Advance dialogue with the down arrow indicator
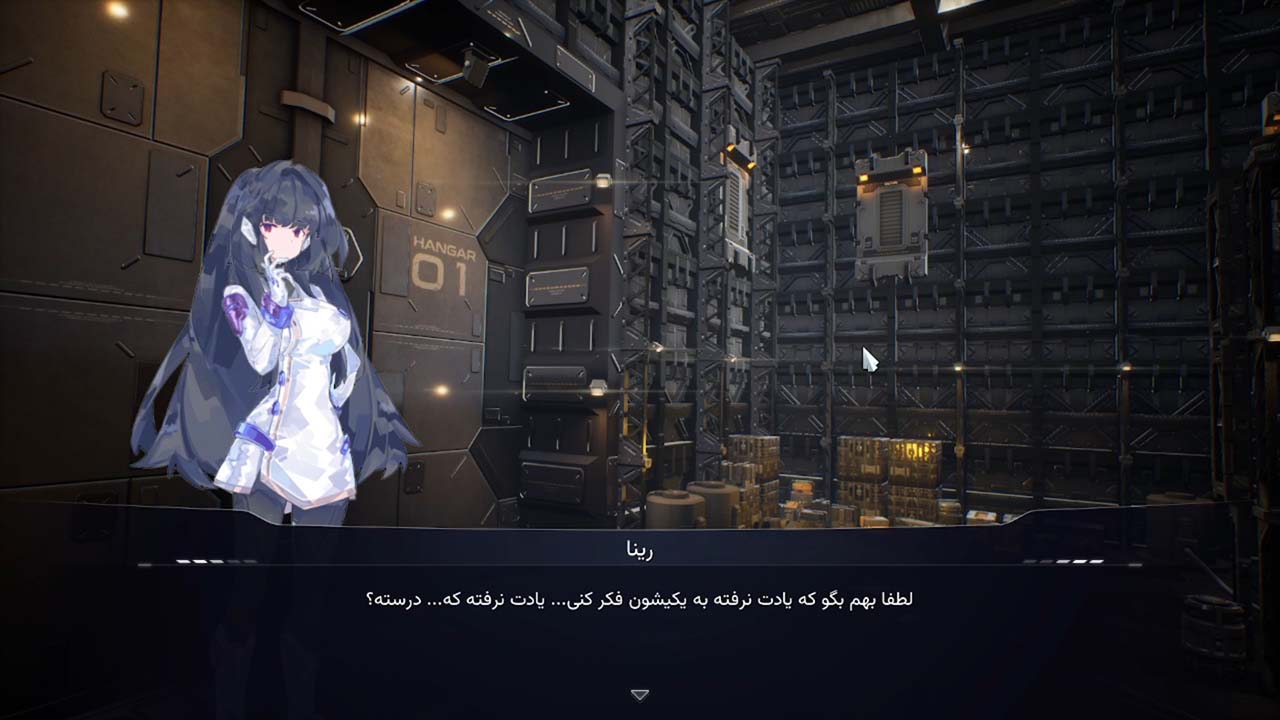Screen dimensions: 1280x720 (x=640, y=694)
